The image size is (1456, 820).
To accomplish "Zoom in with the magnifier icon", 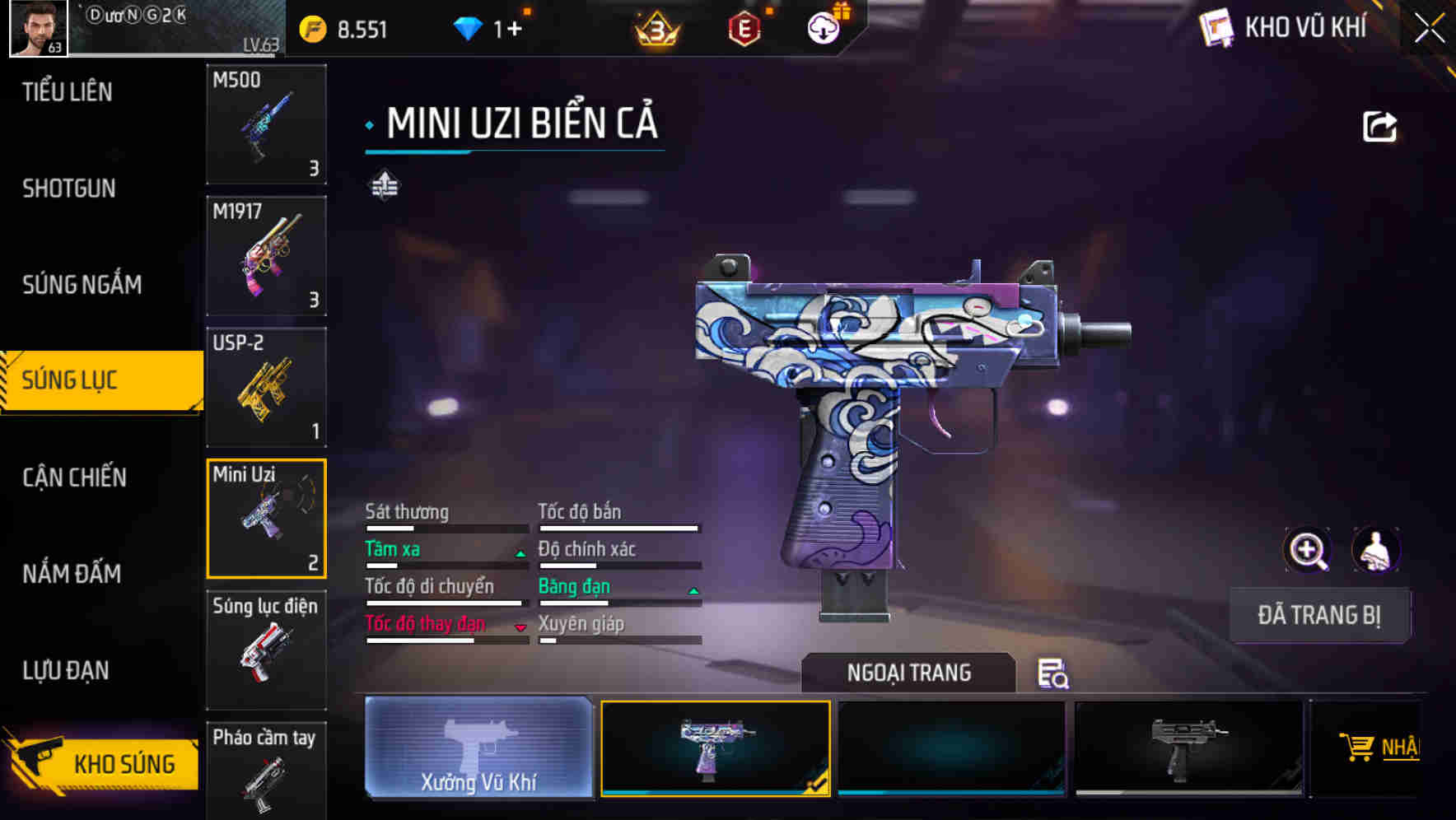I will tap(1308, 550).
